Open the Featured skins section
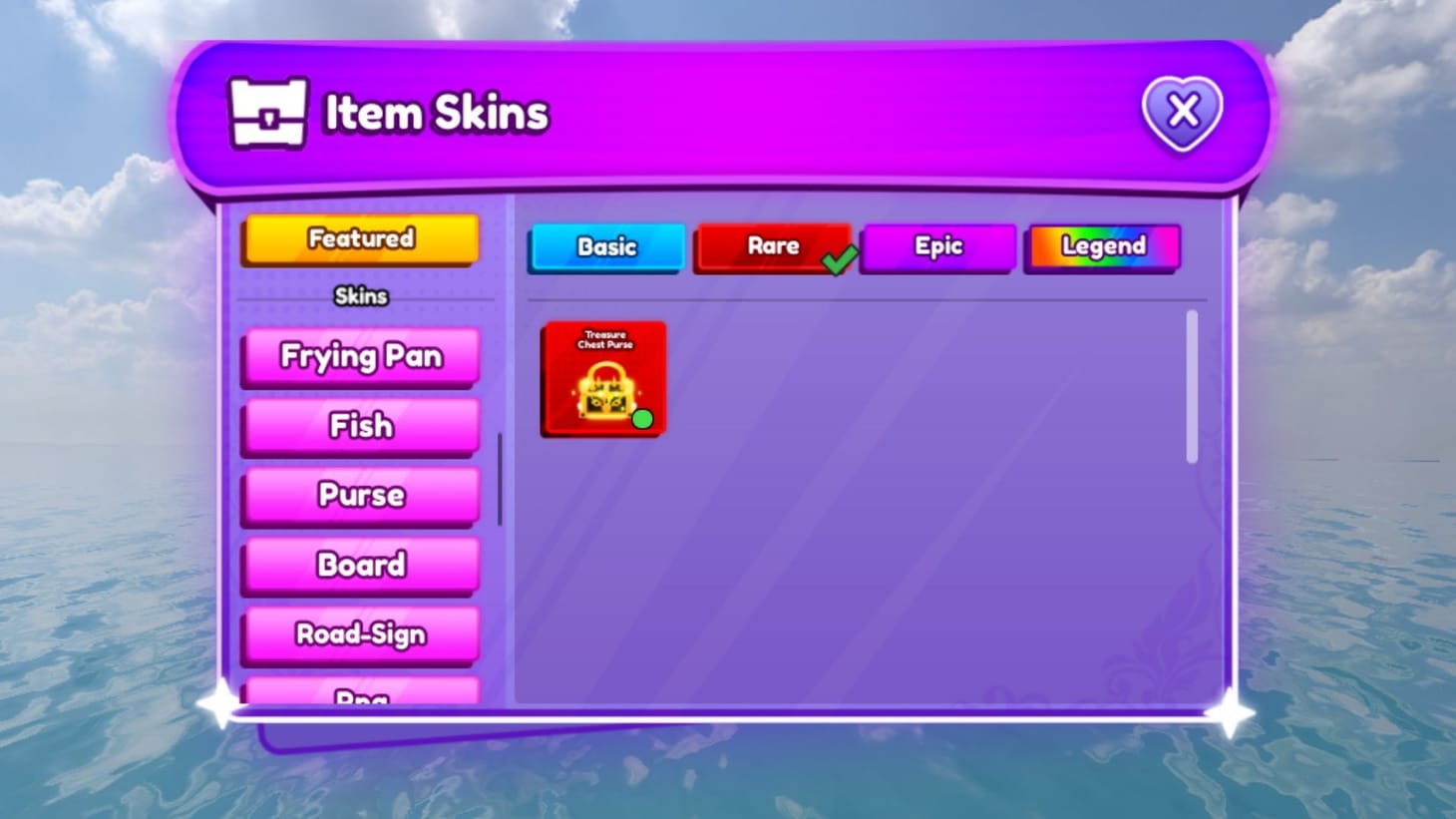The width and height of the screenshot is (1456, 819). click(359, 238)
